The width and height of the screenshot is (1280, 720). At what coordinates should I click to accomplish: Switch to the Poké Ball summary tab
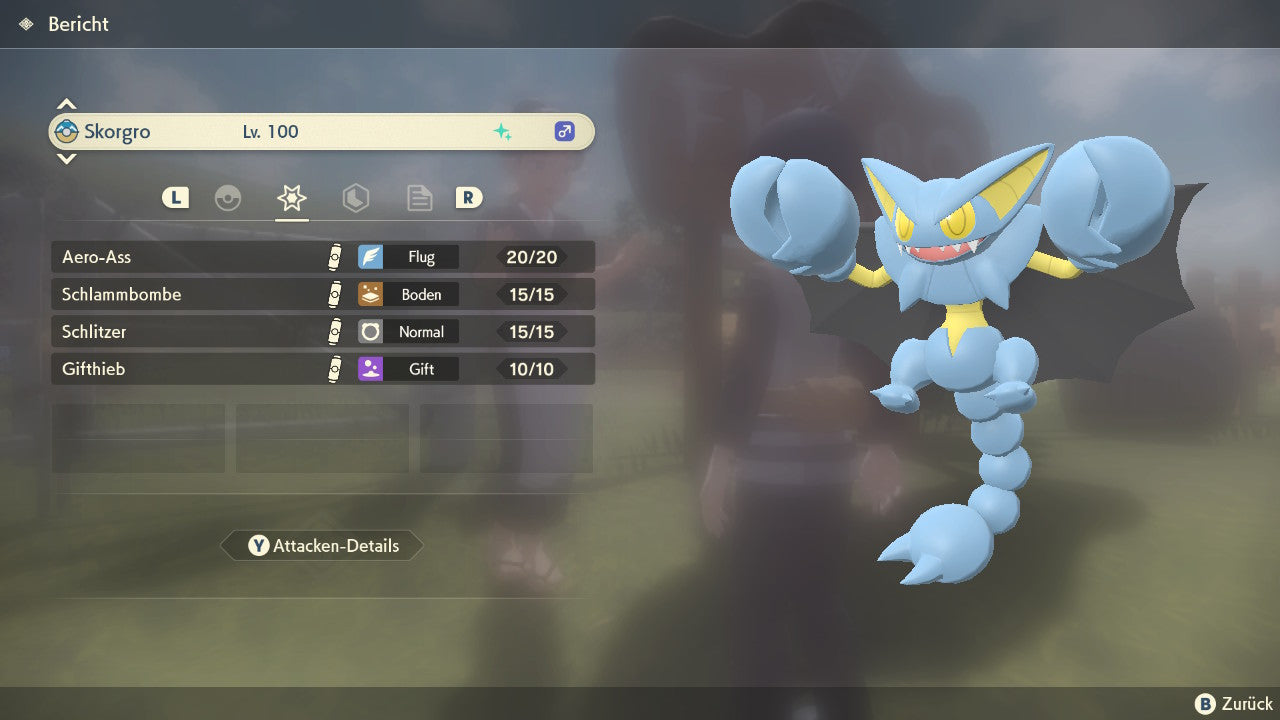[x=228, y=198]
